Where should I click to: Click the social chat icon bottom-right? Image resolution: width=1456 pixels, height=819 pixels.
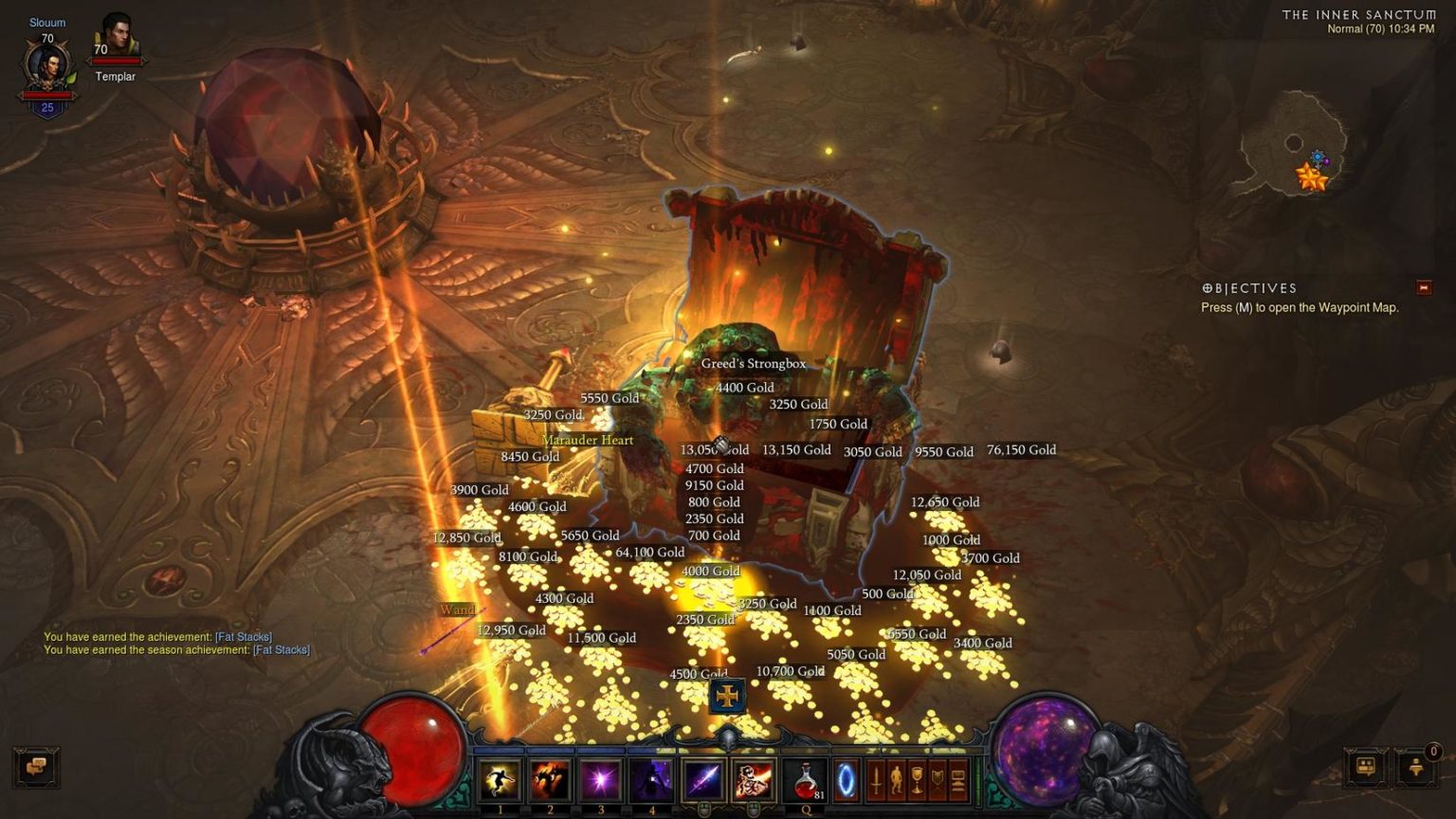pyautogui.click(x=1365, y=768)
